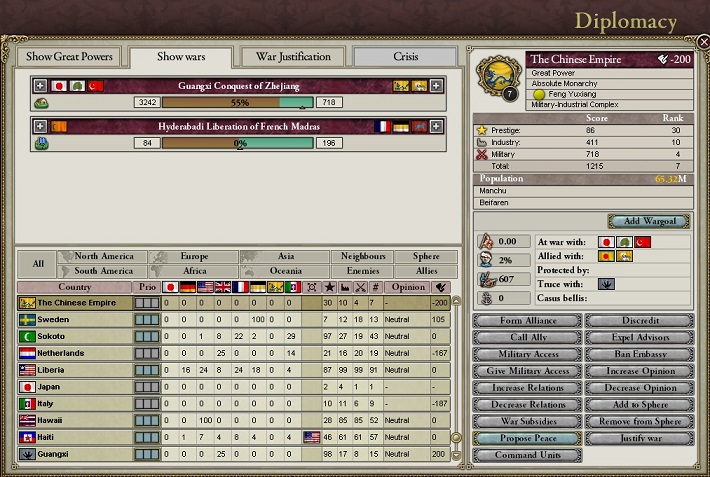Filter country list by Europe
This screenshot has width=710, height=477.
[x=194, y=257]
